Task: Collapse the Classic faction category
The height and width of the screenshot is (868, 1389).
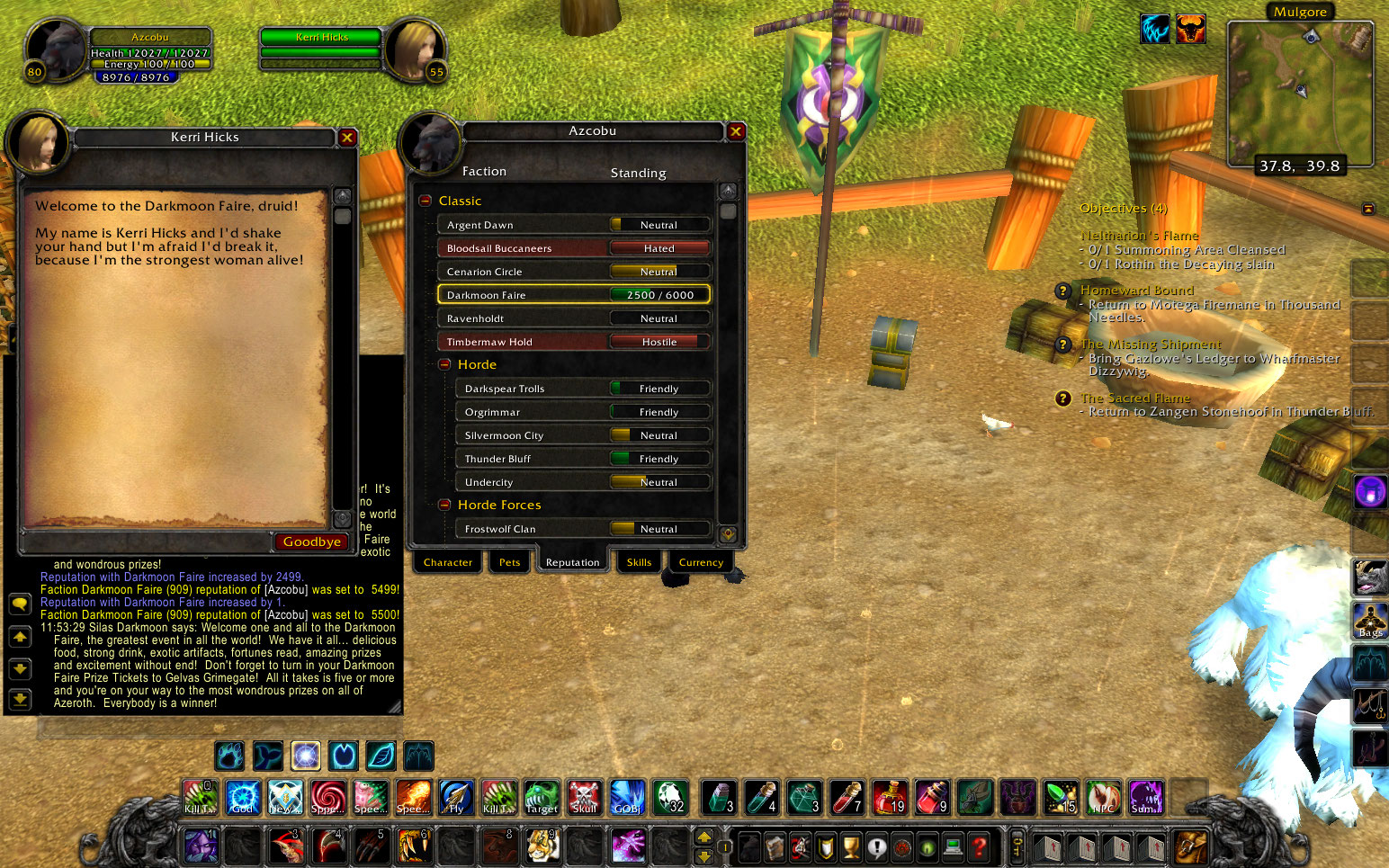Action: pos(425,200)
